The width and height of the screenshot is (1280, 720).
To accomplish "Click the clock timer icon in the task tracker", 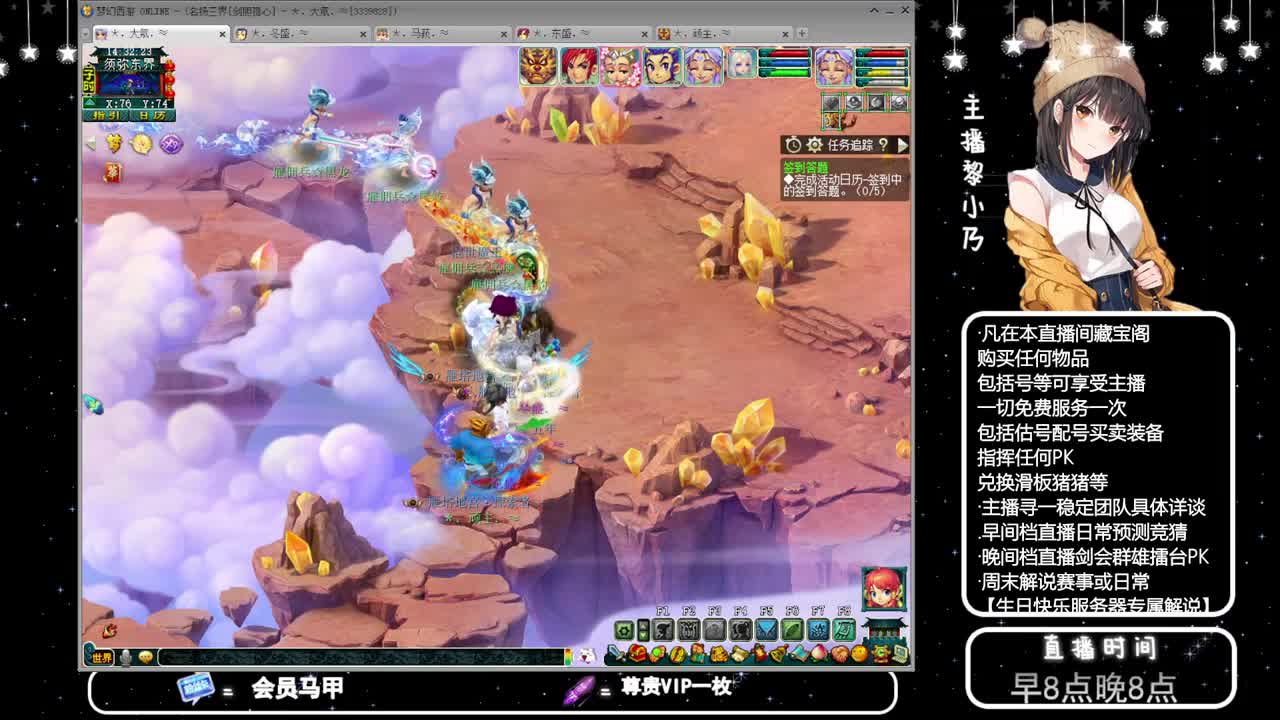I will 793,144.
